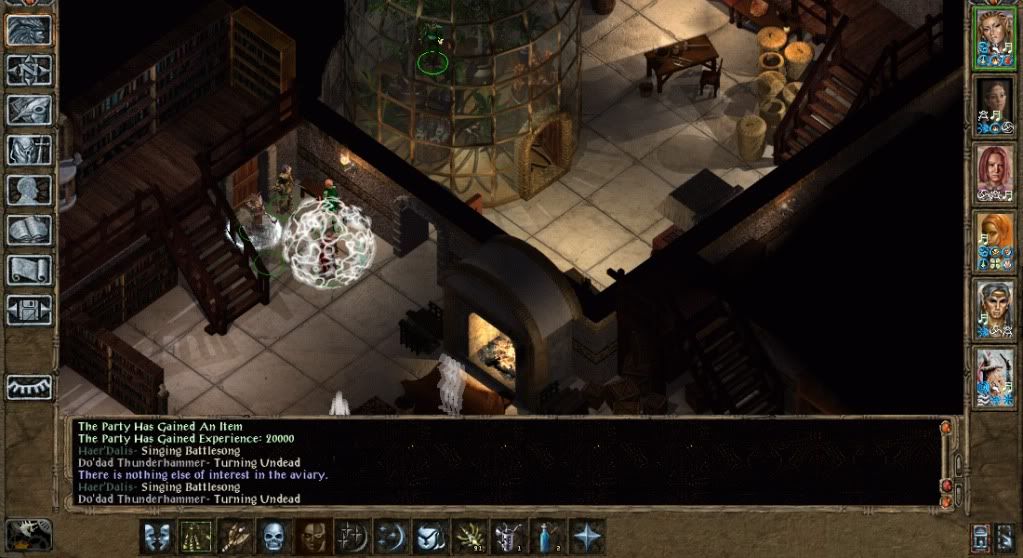This screenshot has height=558, width=1023.
Task: Open the character record (bust icon)
Action: 29,190
